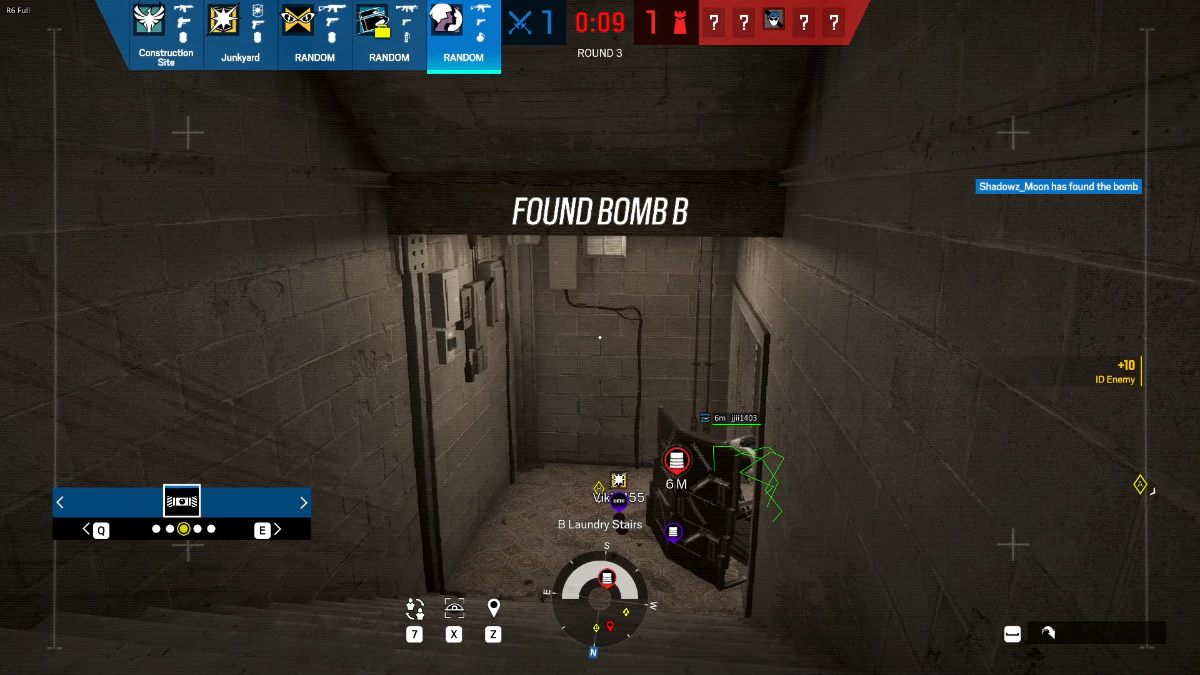Click the map pin ping icon
1200x675 pixels.
493,608
